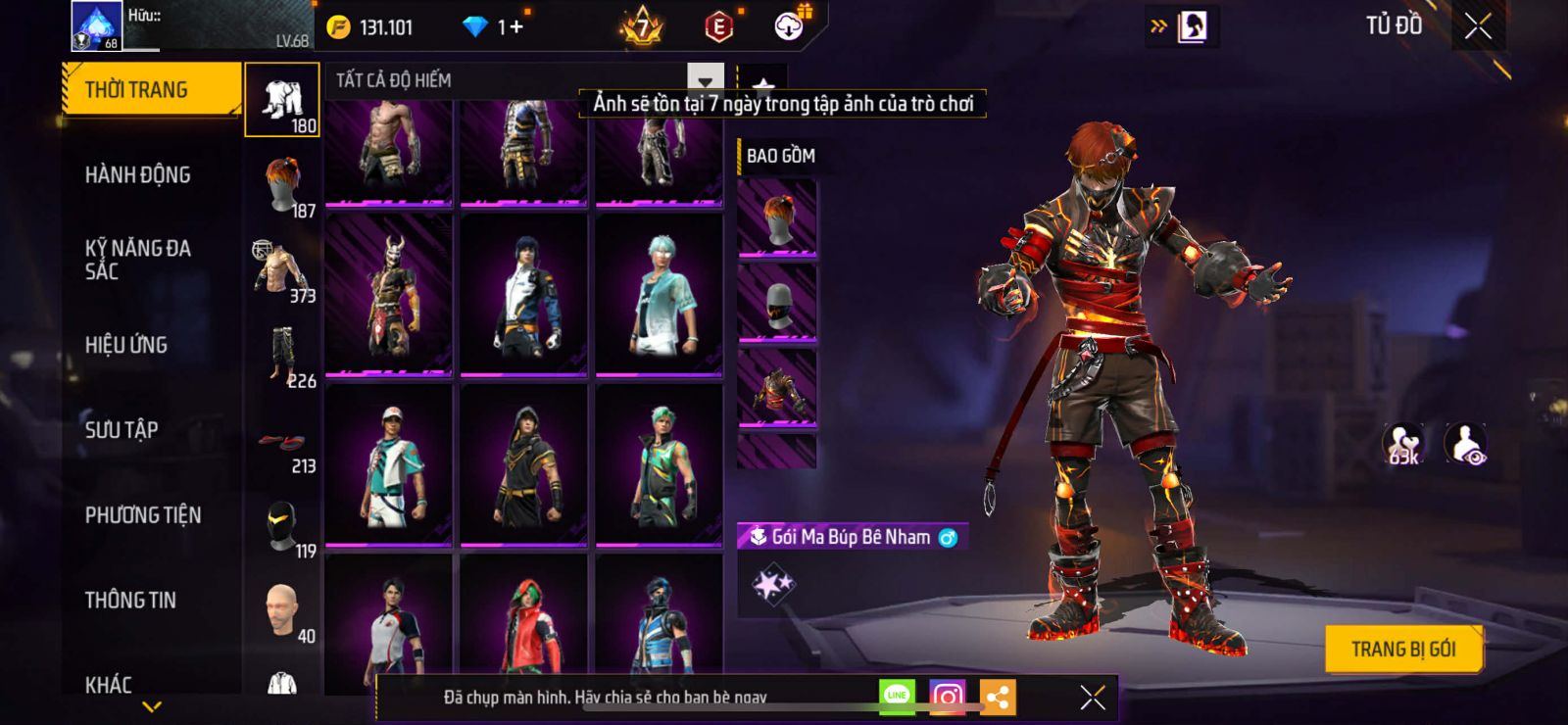
Task: Open the THÔNG TIN section
Action: 130,601
